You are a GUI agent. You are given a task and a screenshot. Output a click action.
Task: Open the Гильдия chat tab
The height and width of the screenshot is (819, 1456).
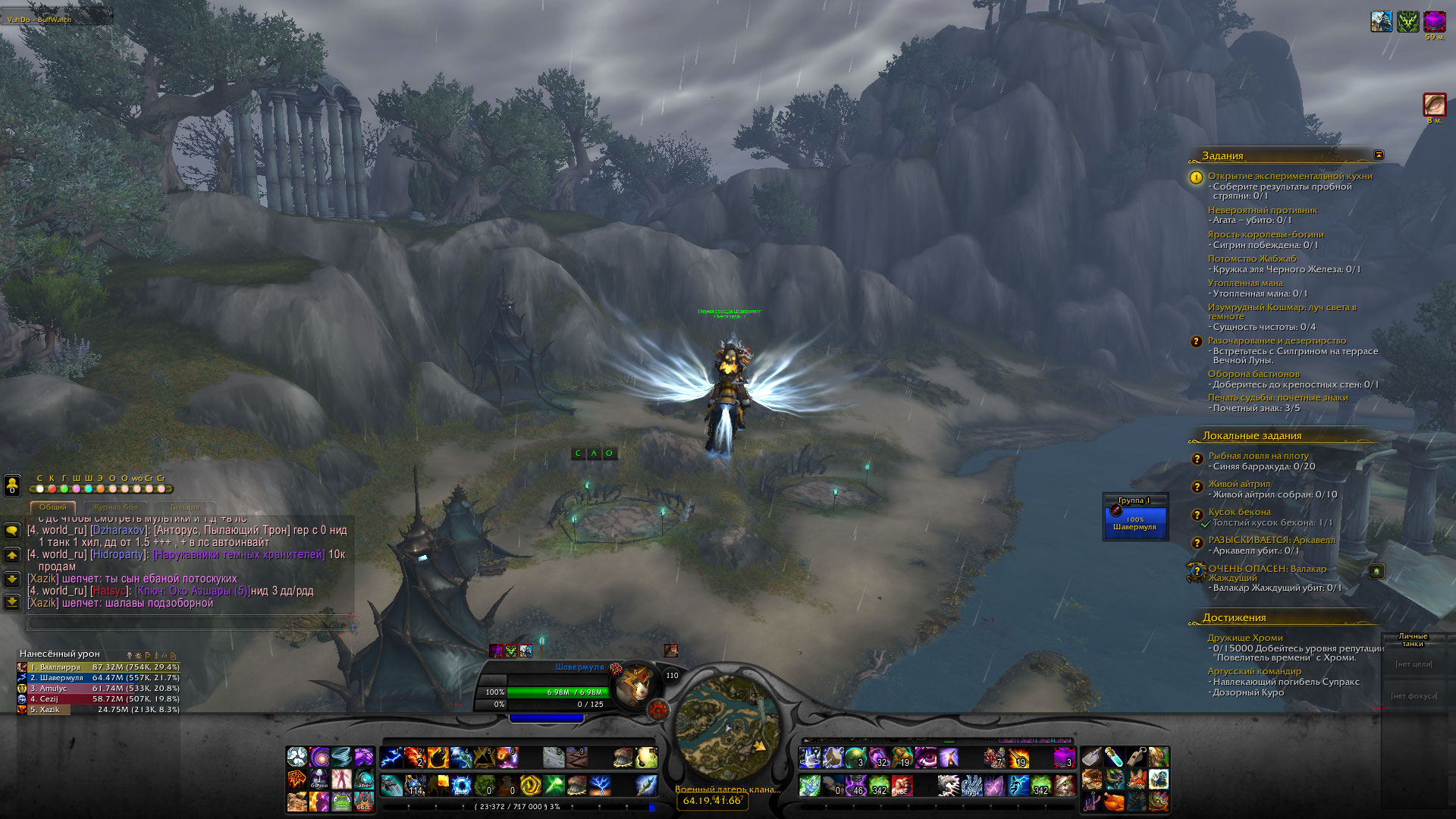(184, 507)
